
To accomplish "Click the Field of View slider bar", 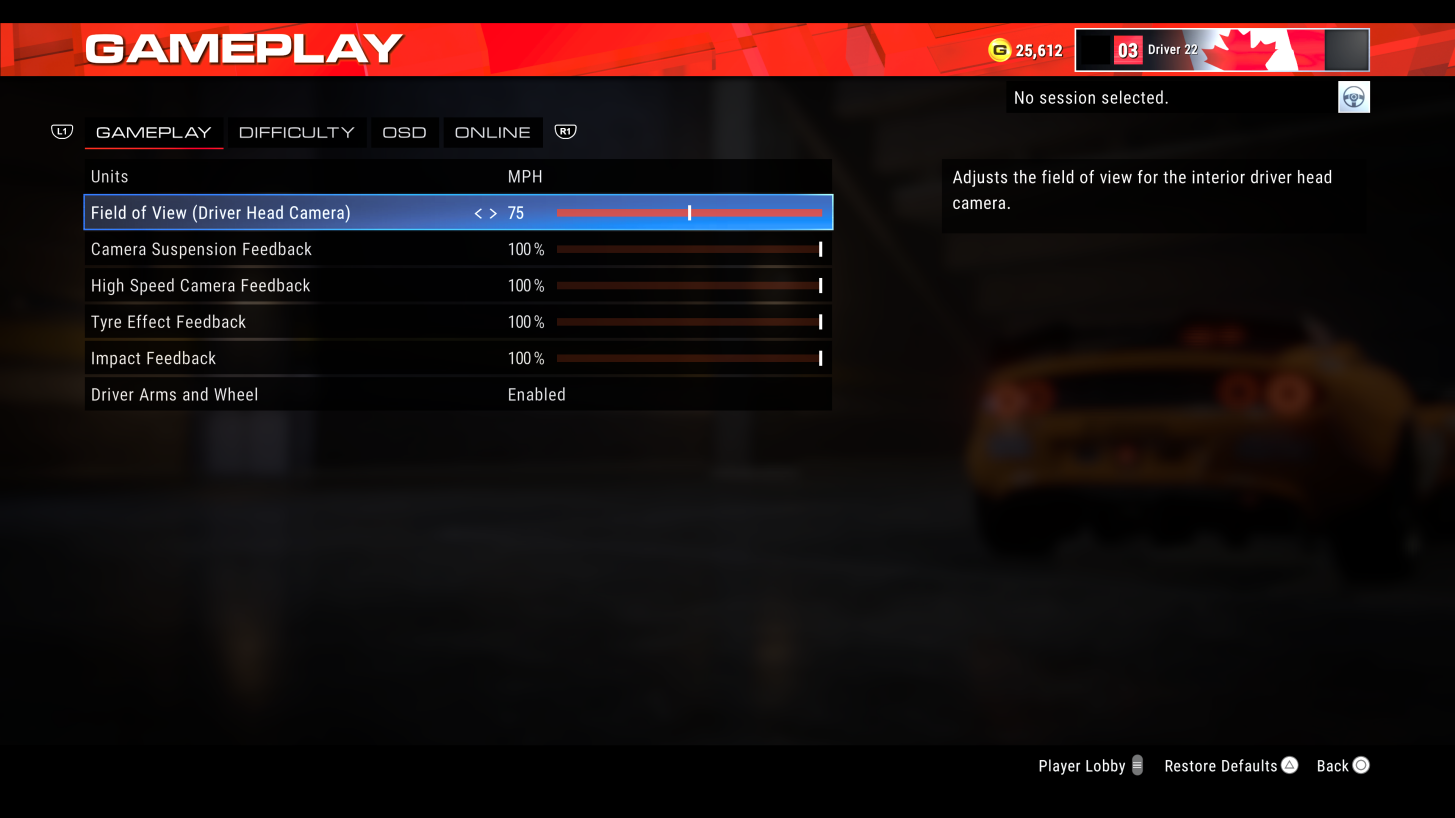I will [690, 212].
